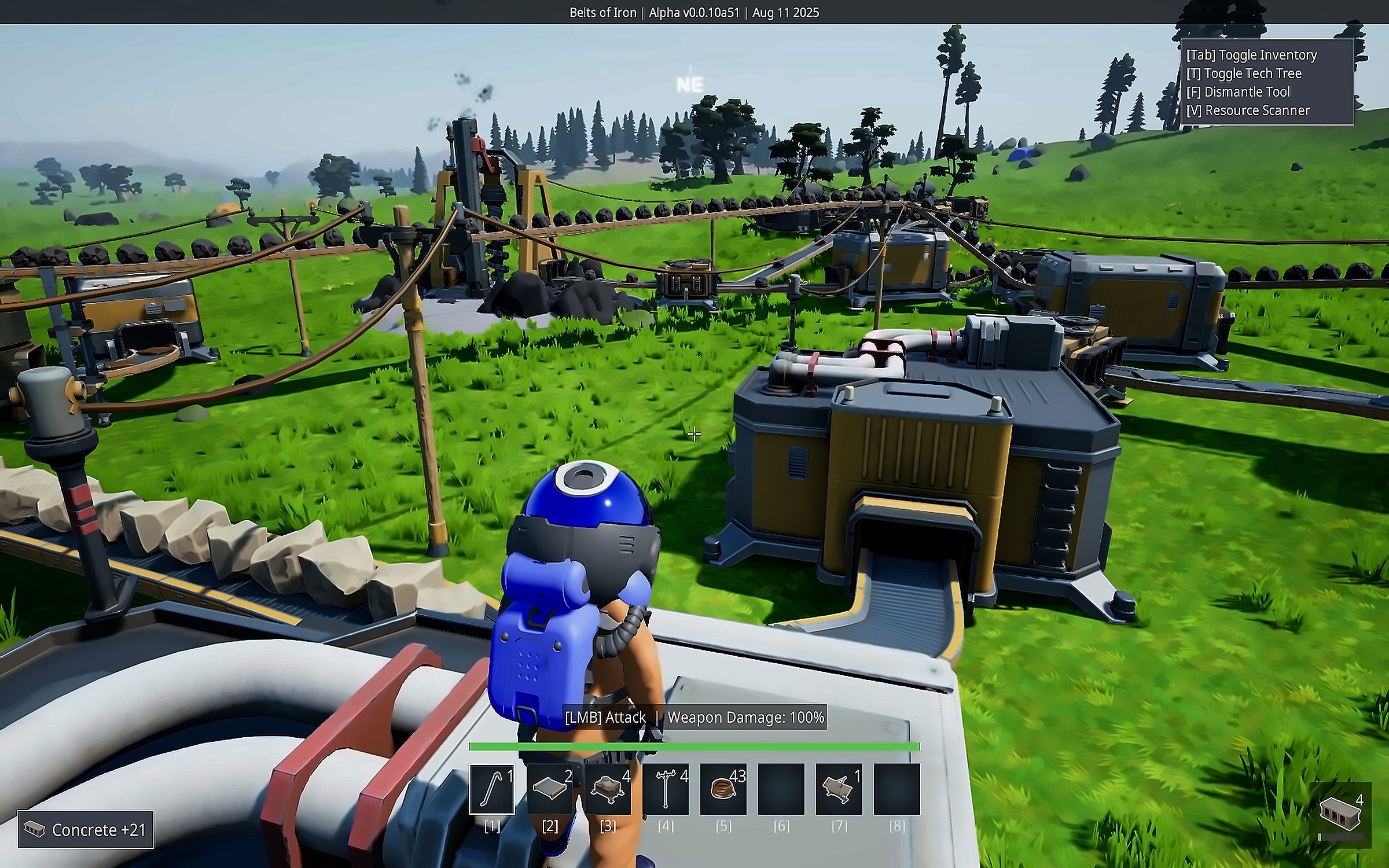Image resolution: width=1389 pixels, height=868 pixels.
Task: Click the Concrete +21 pickup notification
Action: (86, 829)
